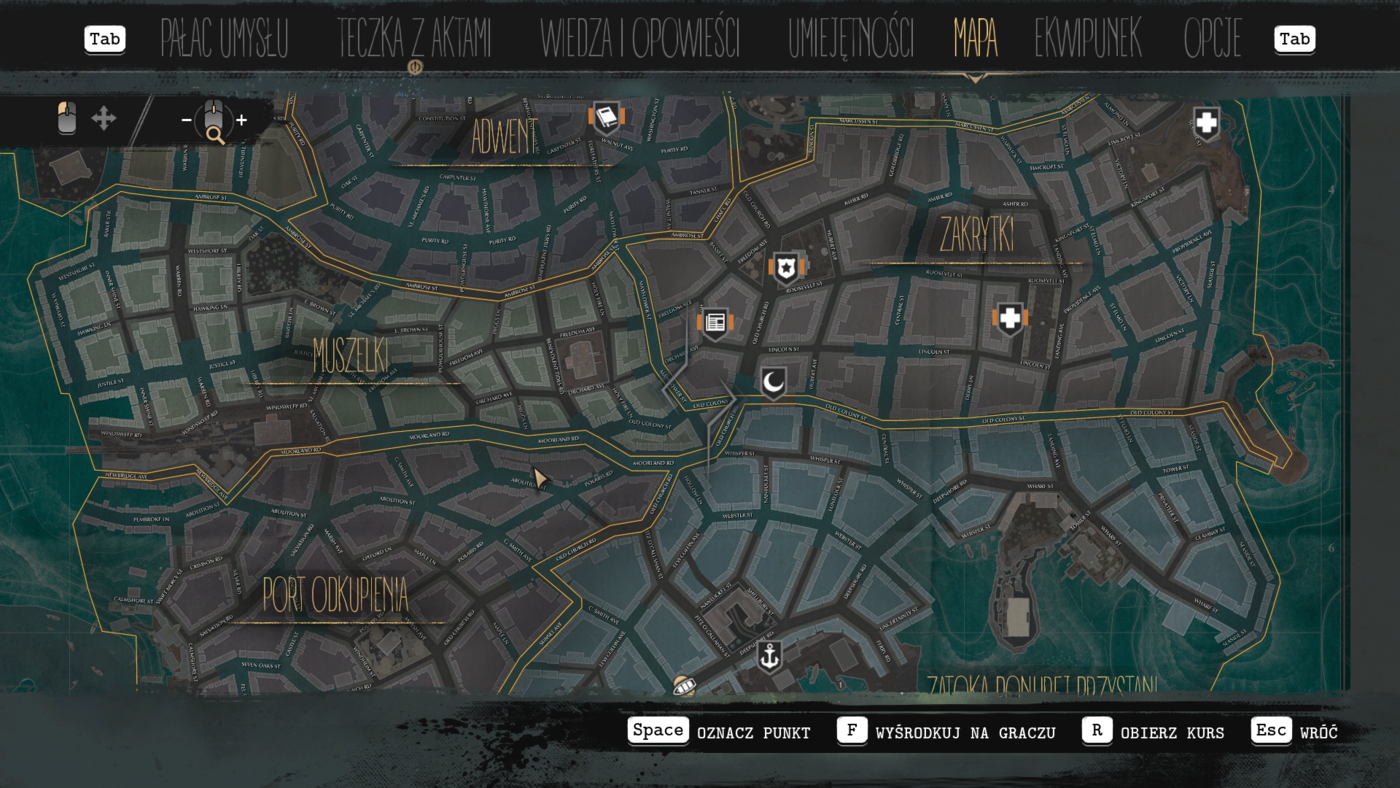Click WRÓĆ to go back
Screen dimensions: 1400x788
tap(1319, 732)
